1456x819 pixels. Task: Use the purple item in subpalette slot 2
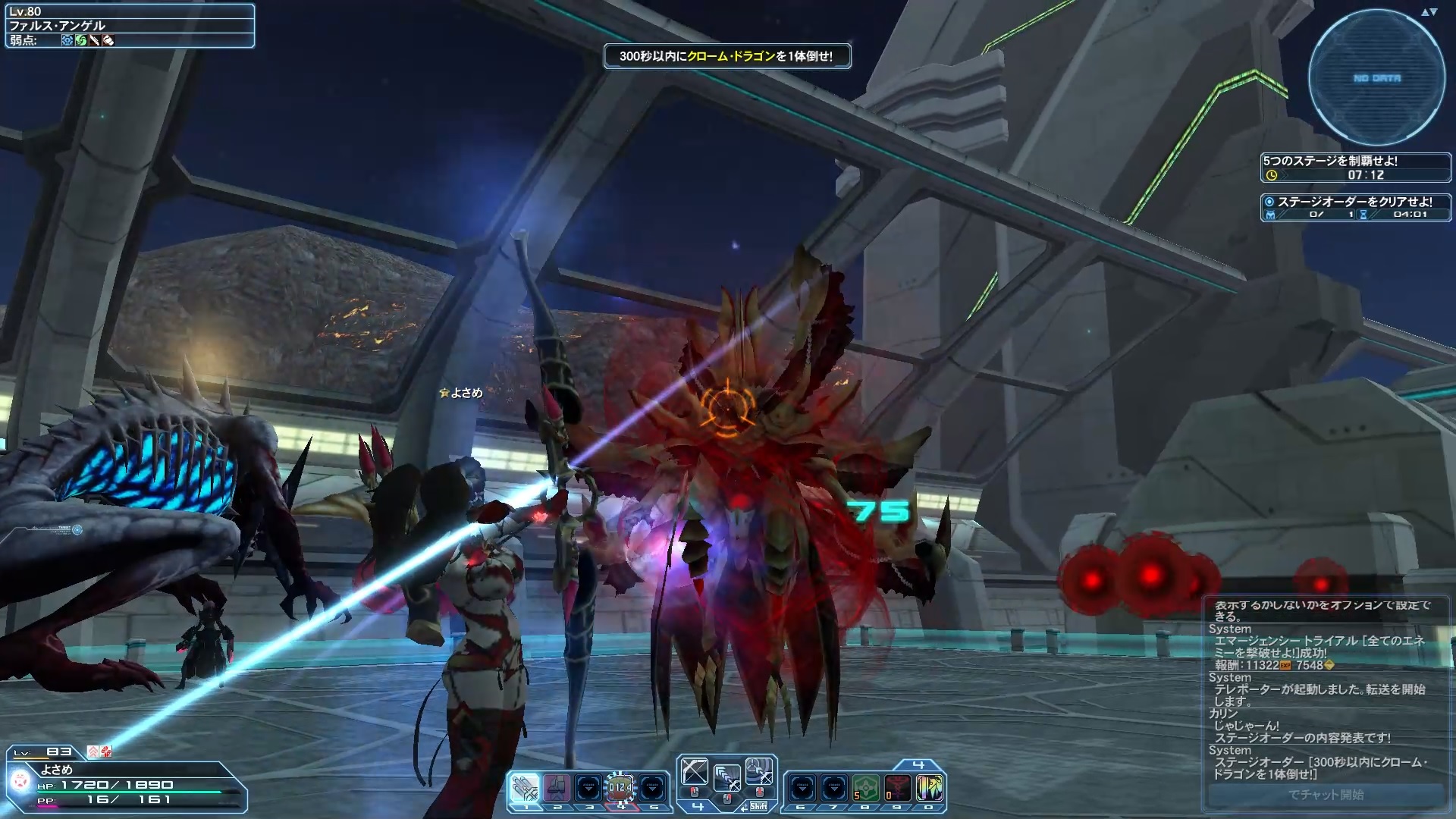point(557,789)
